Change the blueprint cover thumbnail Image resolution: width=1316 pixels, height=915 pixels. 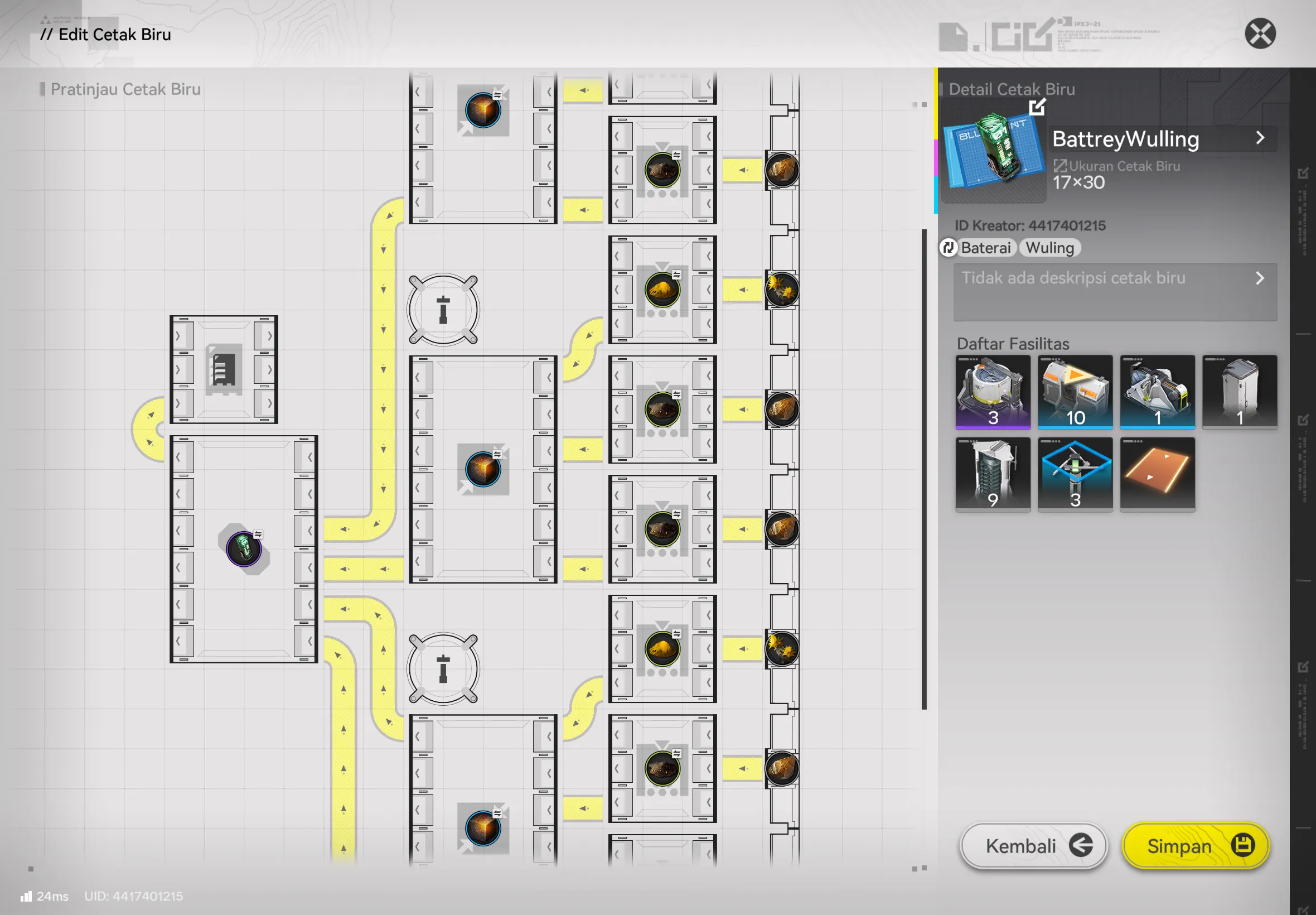(1037, 107)
